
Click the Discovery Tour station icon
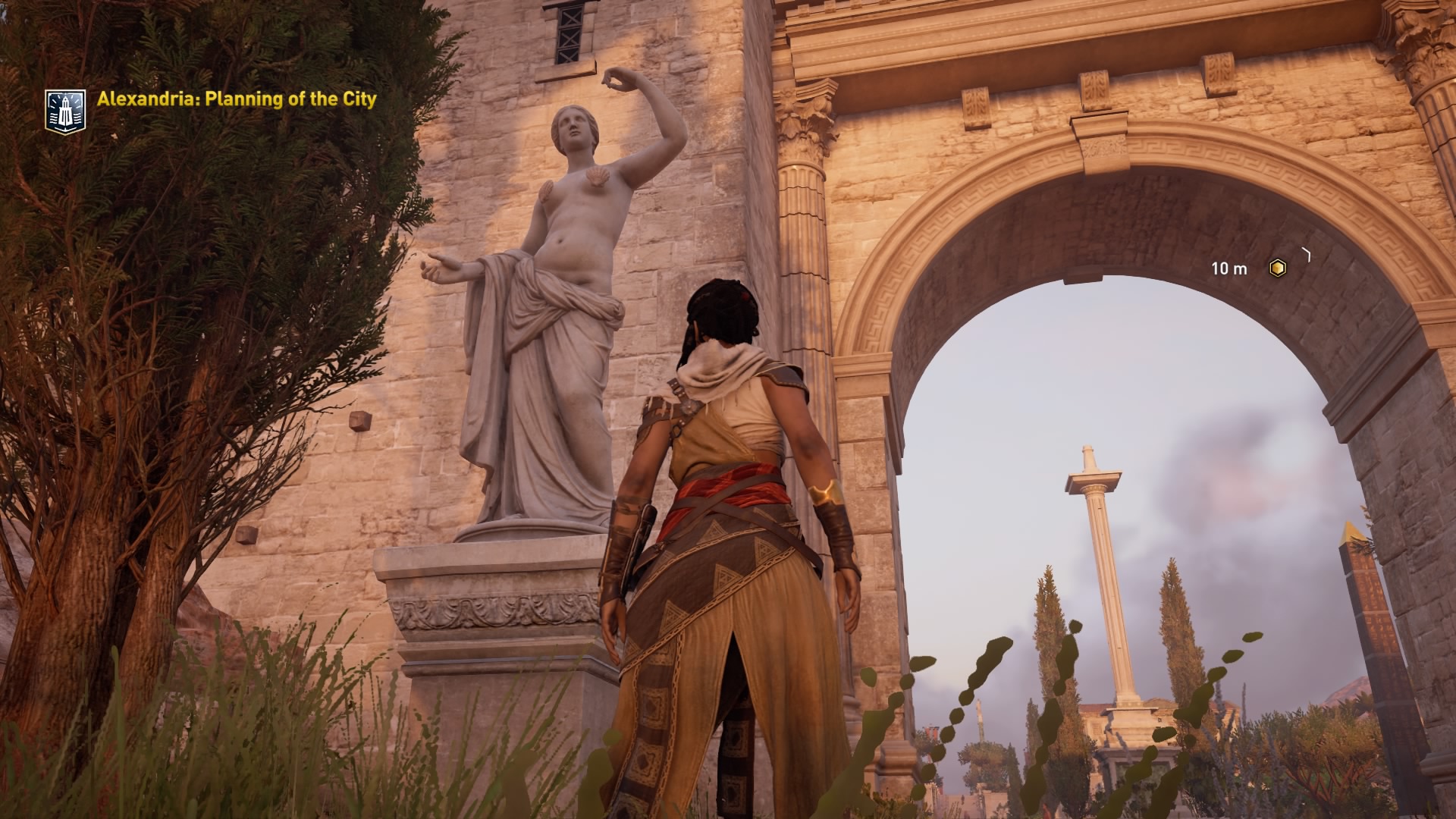click(x=65, y=109)
